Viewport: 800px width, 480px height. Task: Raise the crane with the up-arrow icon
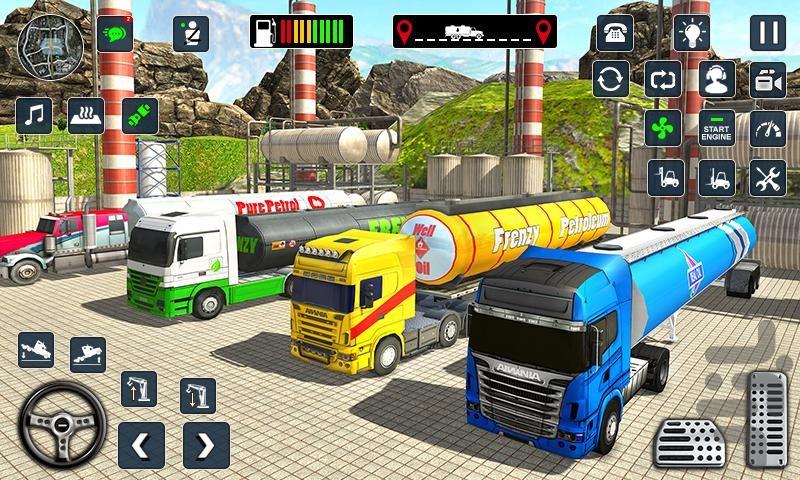click(137, 388)
